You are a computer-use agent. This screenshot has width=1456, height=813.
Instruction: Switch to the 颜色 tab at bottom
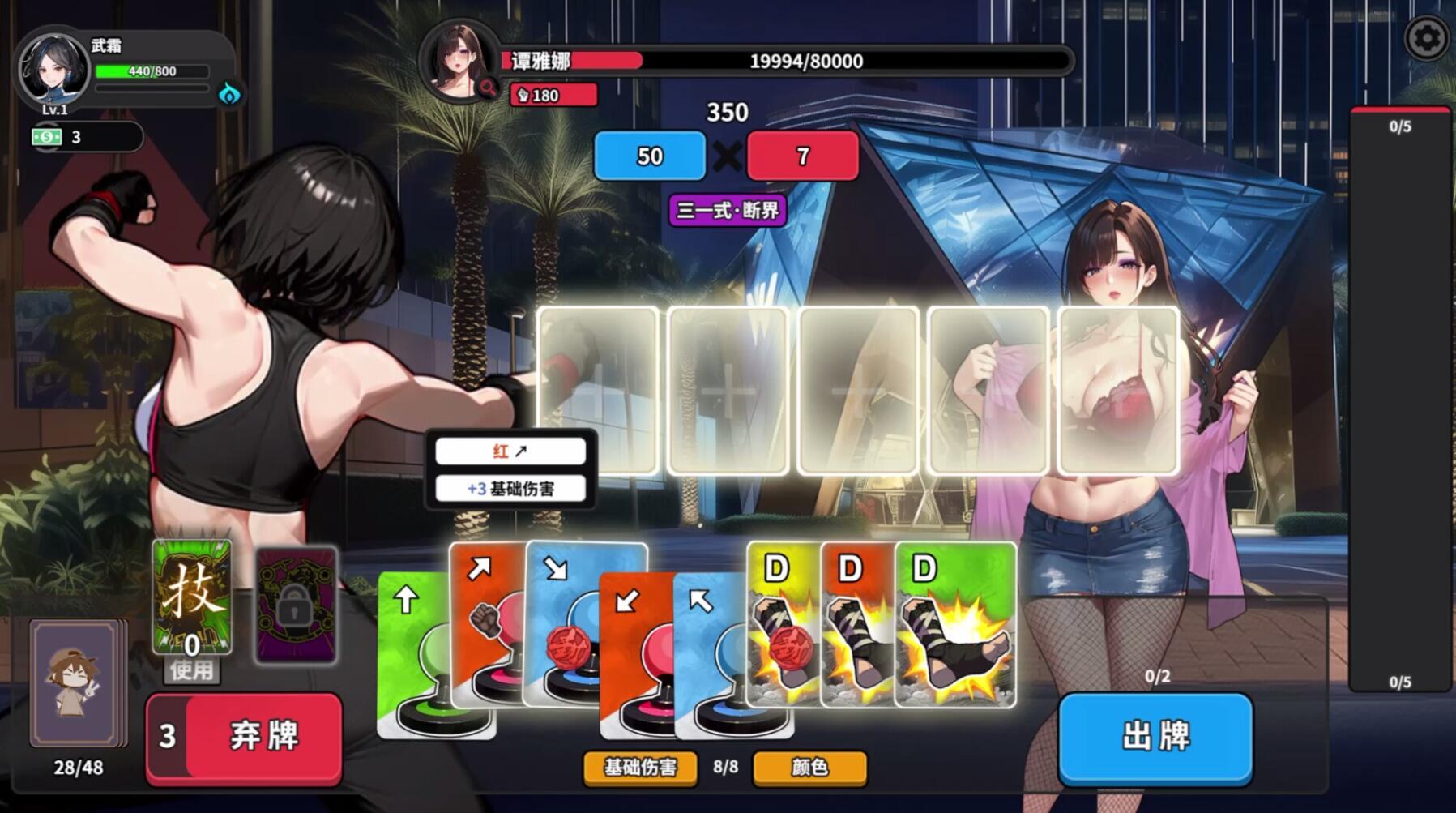coord(809,767)
